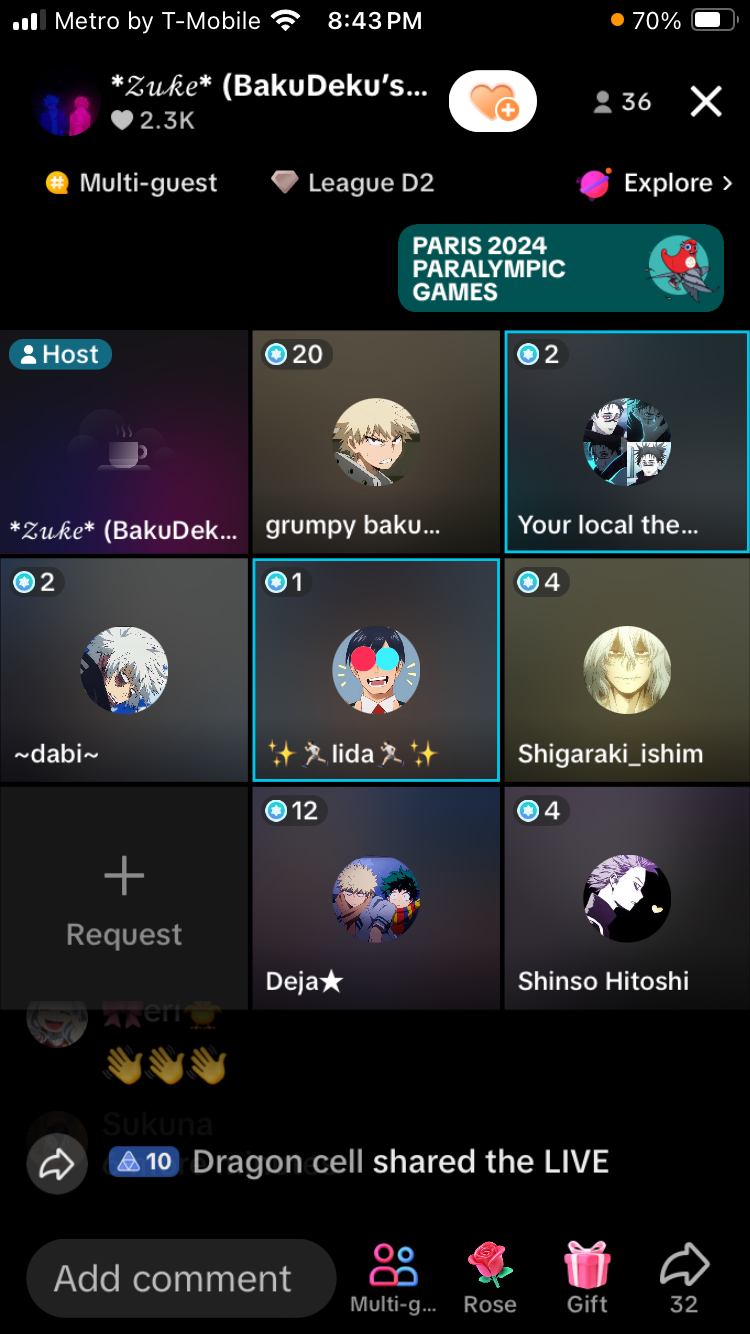750x1334 pixels.
Task: Select the Shinso Hitoshi guest tile
Action: [x=627, y=897]
